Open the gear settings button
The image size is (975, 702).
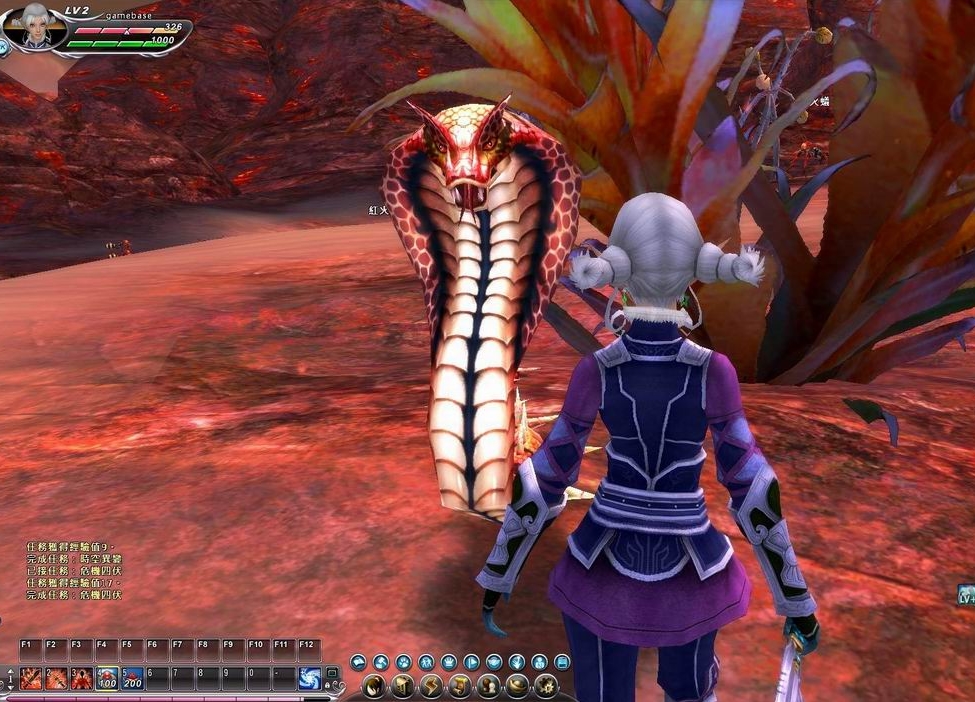pyautogui.click(x=546, y=686)
